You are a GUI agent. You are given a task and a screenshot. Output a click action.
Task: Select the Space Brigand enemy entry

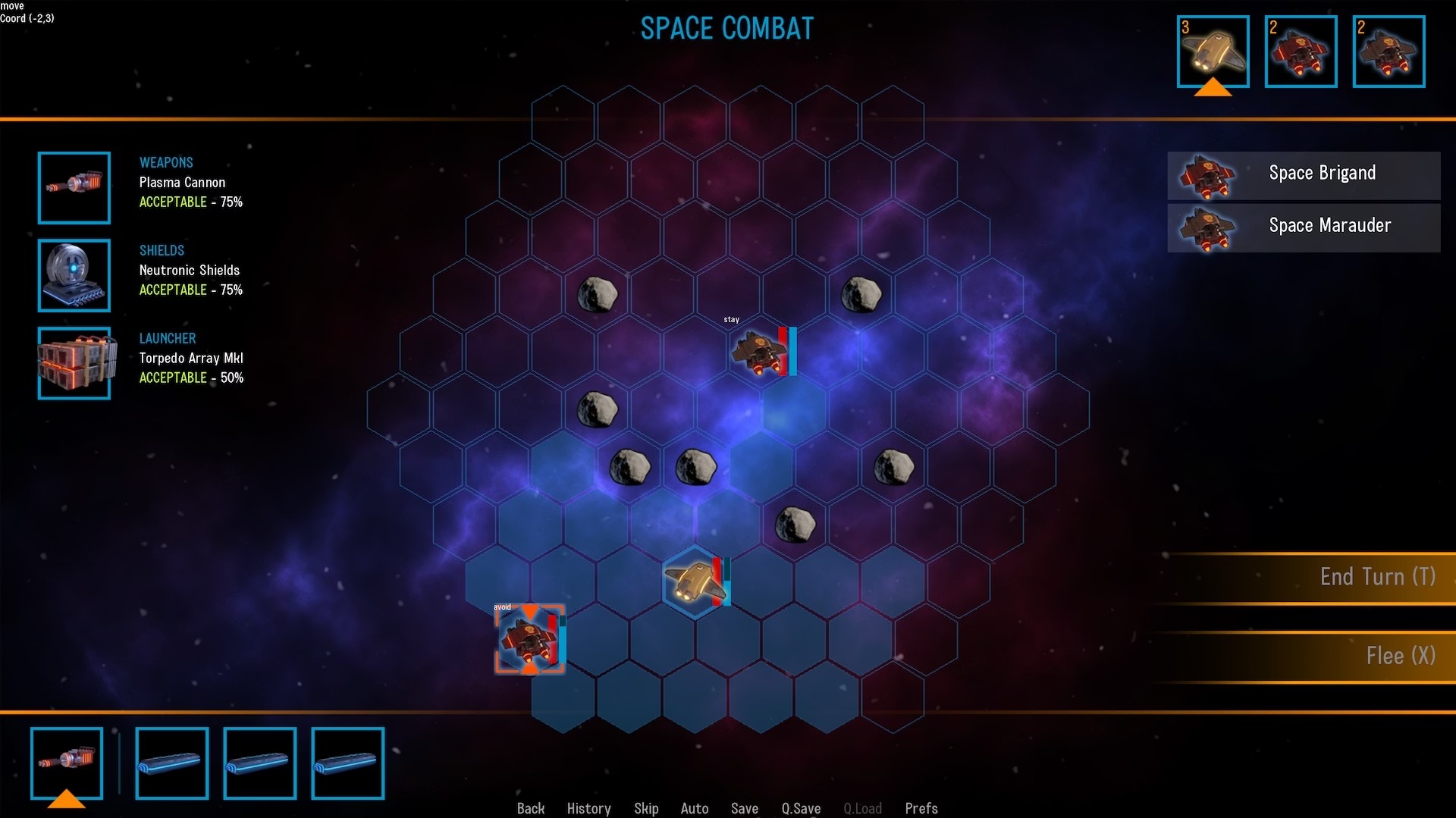tap(1303, 175)
